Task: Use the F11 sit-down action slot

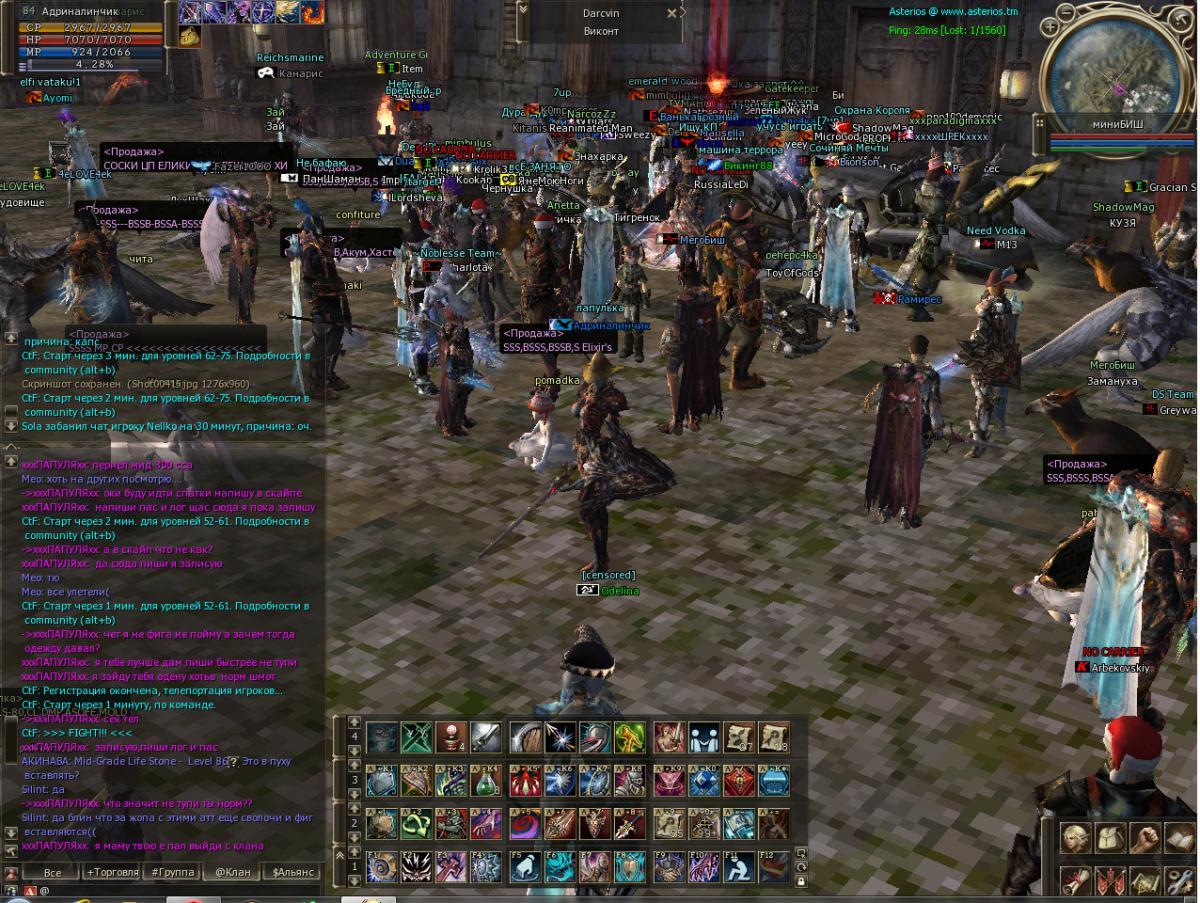Action: click(x=736, y=867)
